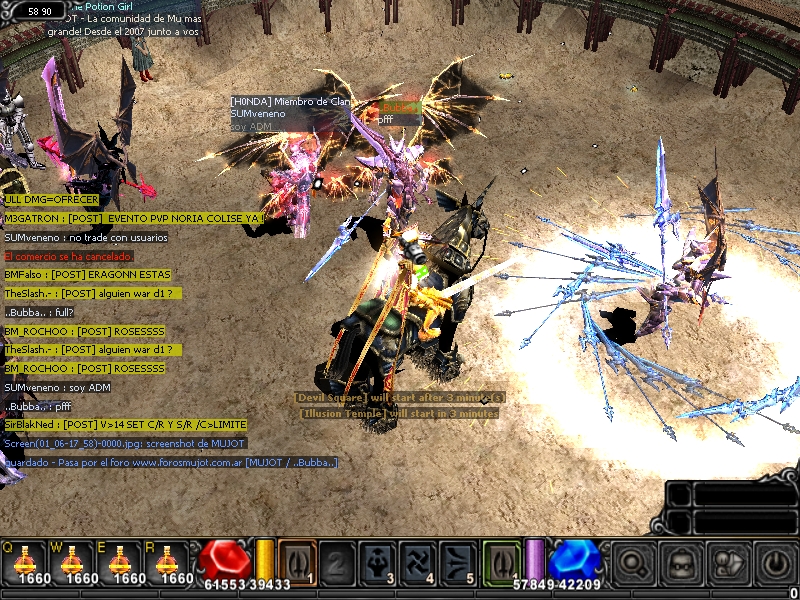Select skill slot 1 with the sword icon
800x600 pixels.
coord(297,562)
